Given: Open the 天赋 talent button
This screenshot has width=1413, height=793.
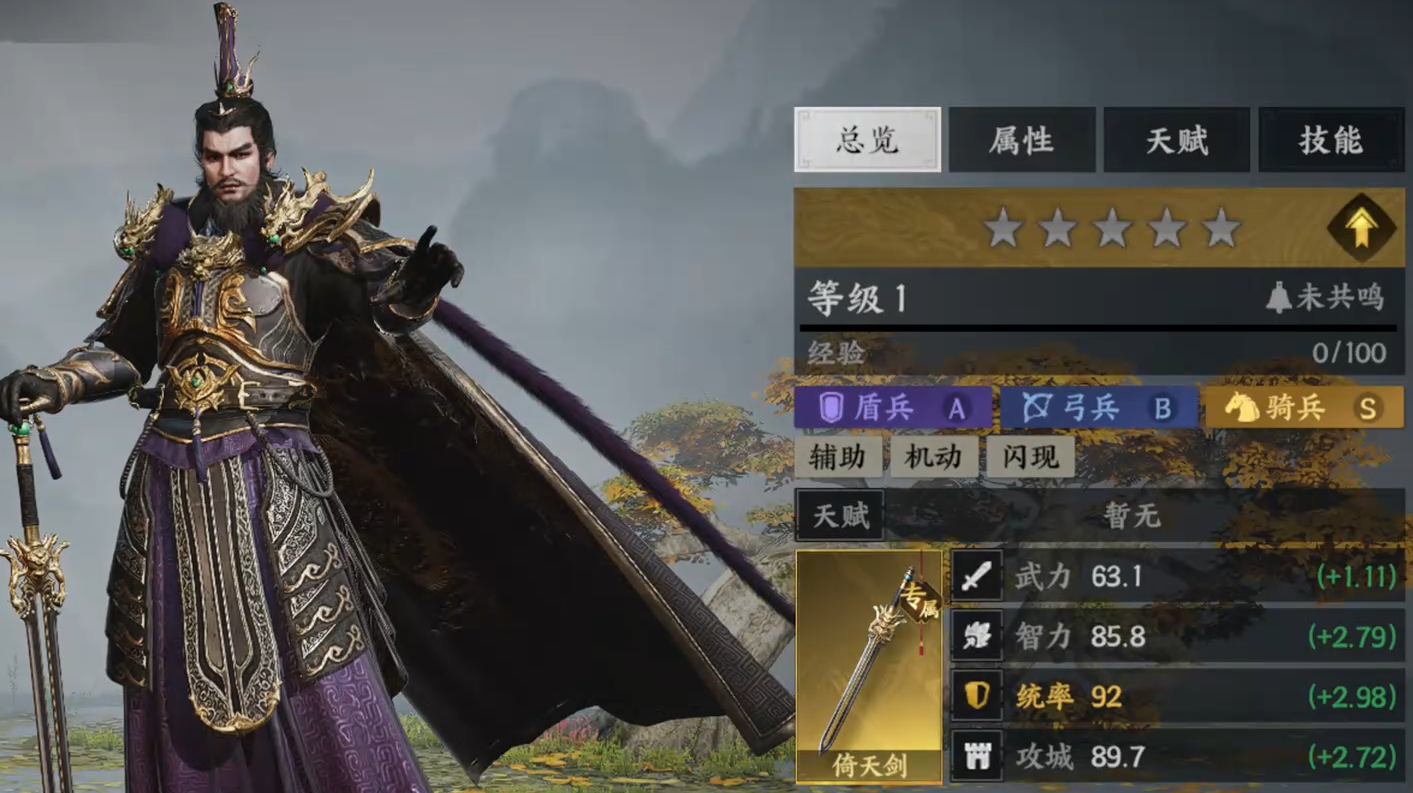Looking at the screenshot, I should [1176, 139].
